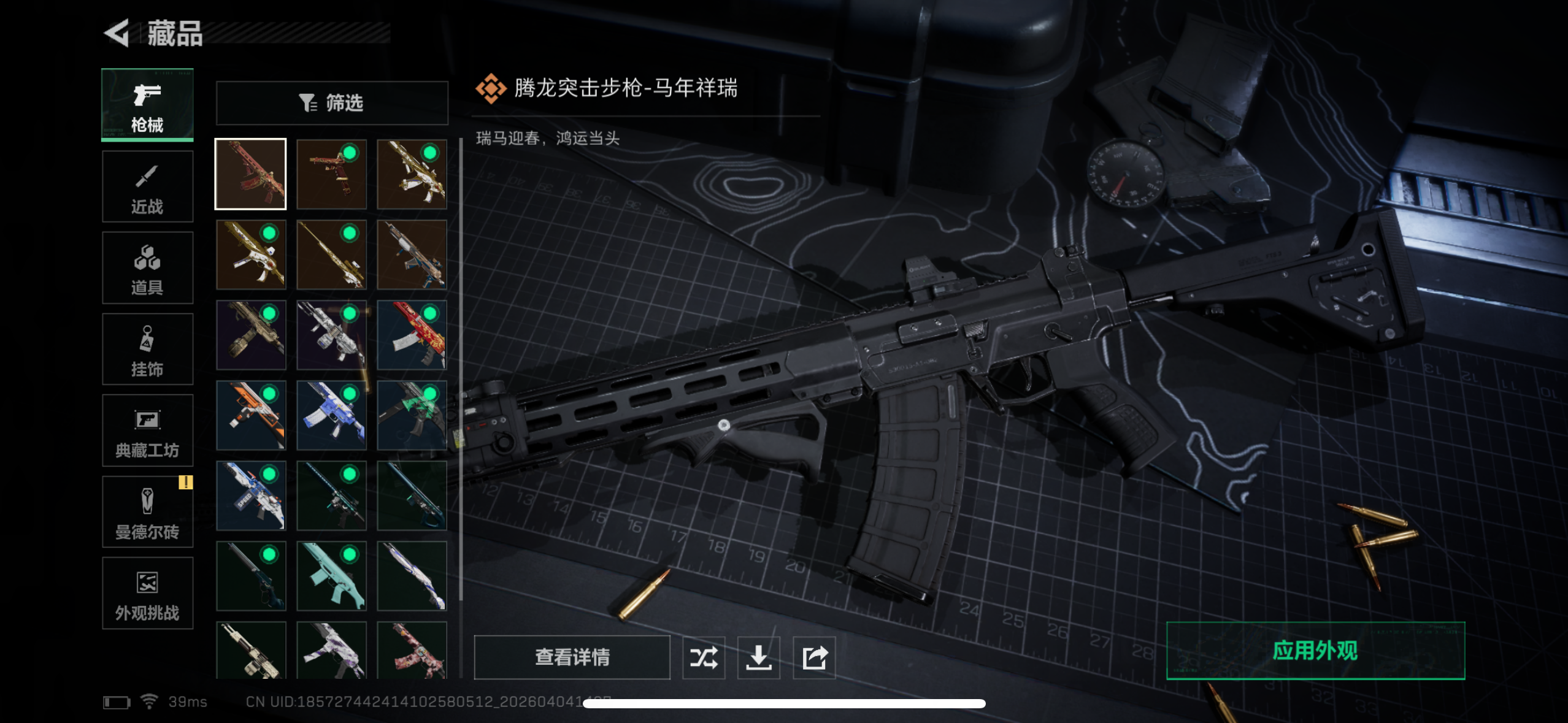This screenshot has width=1568, height=723.
Task: Select the 道具 items category icon
Action: pyautogui.click(x=147, y=267)
